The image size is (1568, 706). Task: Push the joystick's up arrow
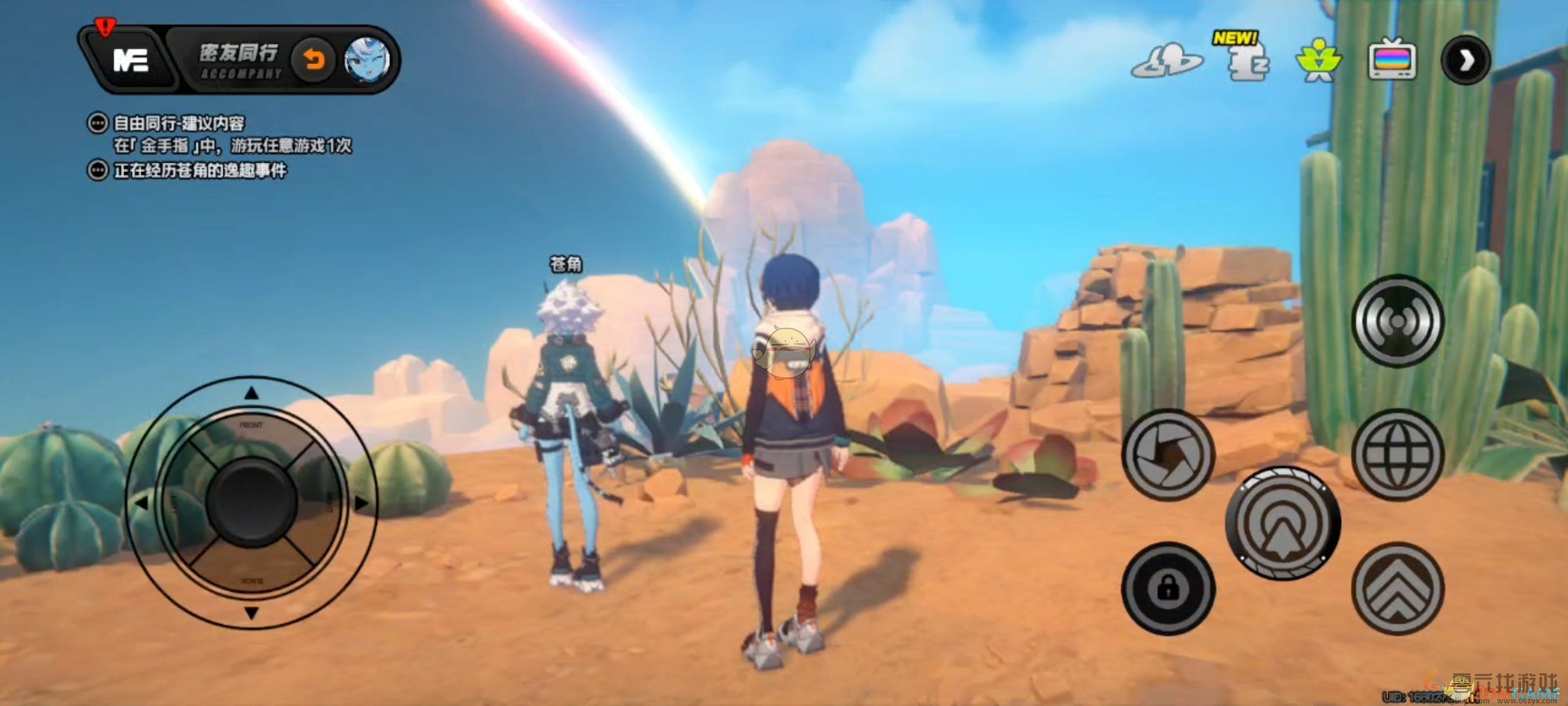coord(252,393)
